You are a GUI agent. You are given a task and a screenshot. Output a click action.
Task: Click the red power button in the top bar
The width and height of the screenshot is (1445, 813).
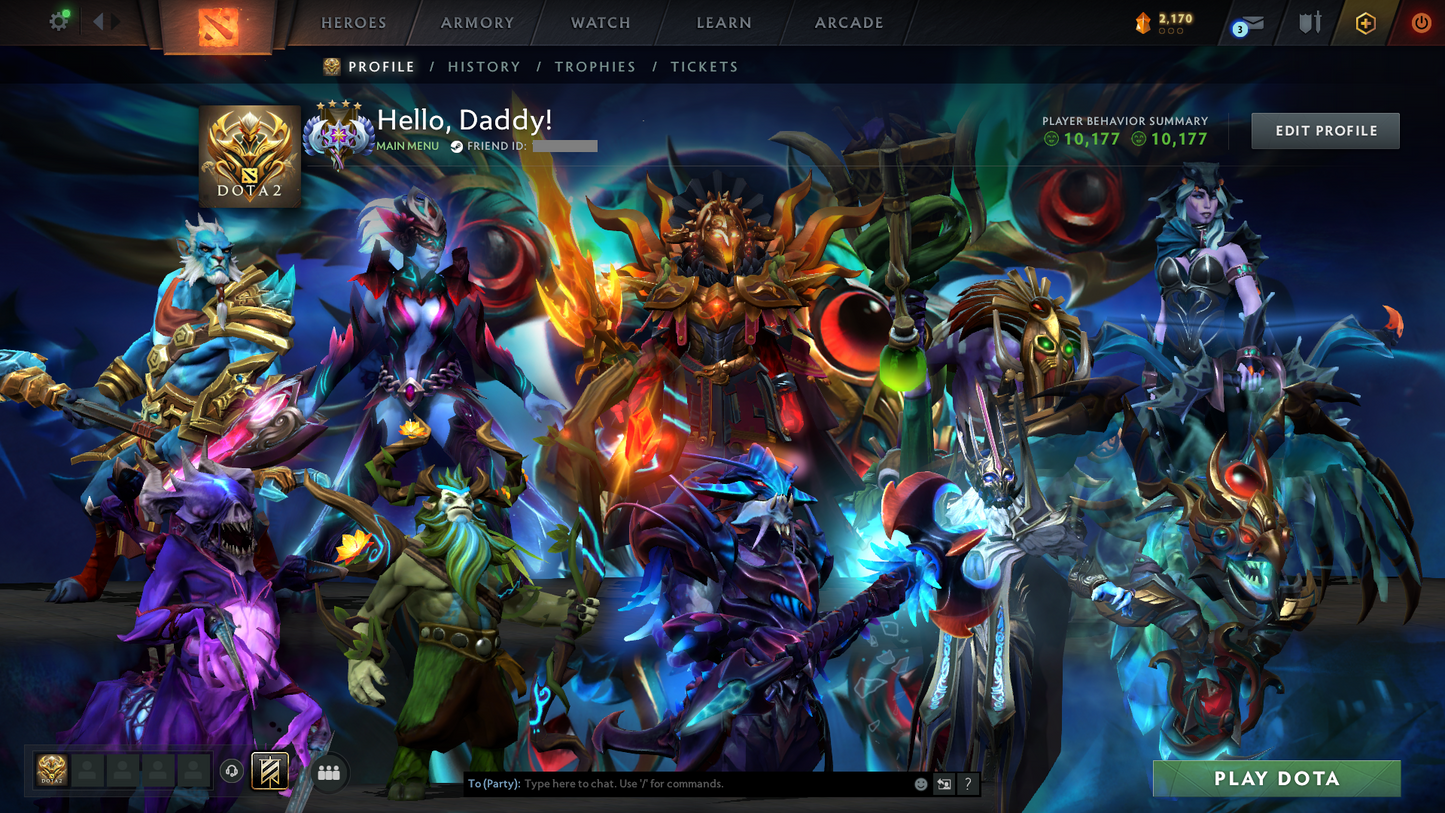(x=1420, y=22)
